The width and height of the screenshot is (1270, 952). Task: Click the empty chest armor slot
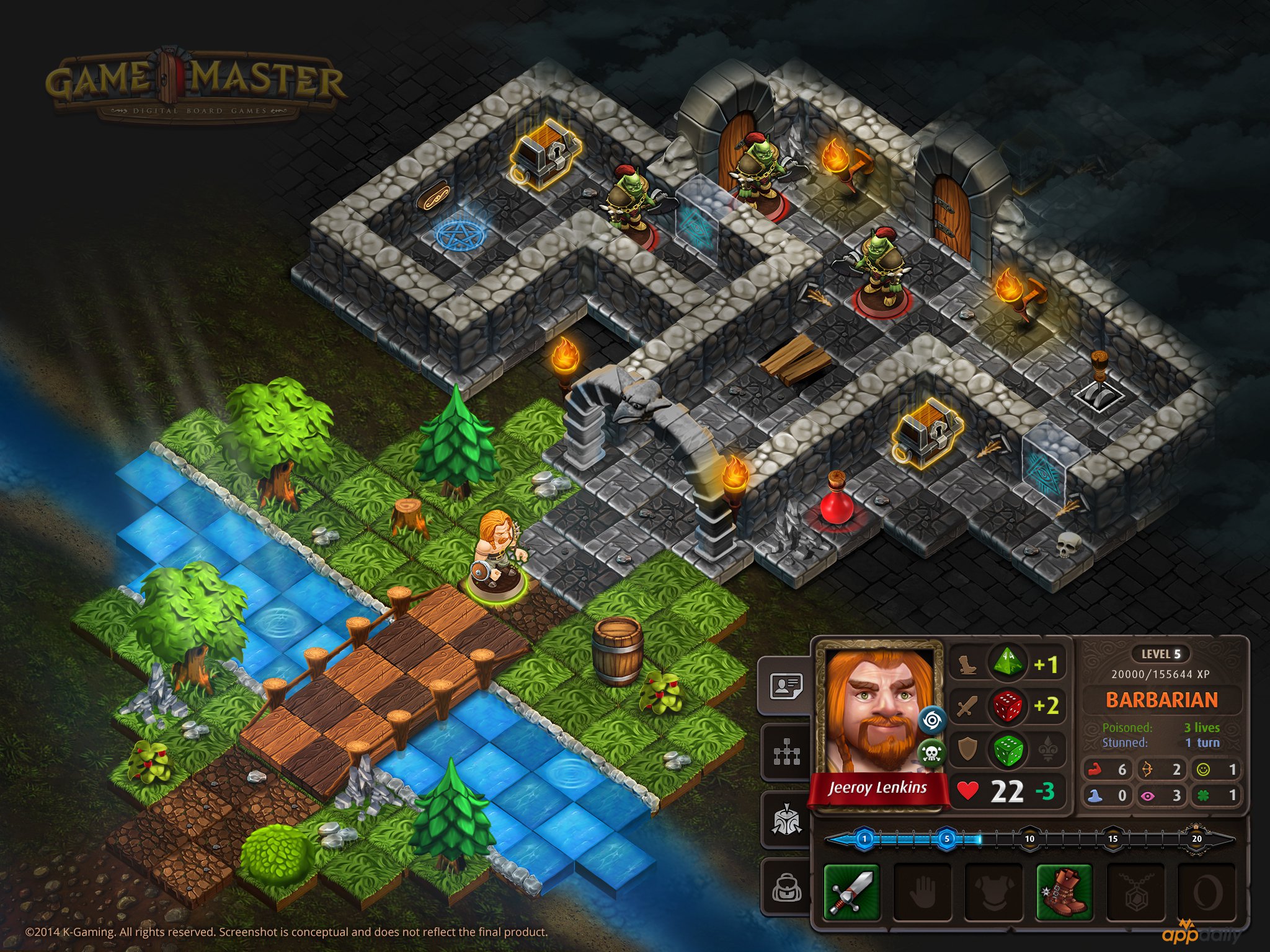tap(993, 892)
